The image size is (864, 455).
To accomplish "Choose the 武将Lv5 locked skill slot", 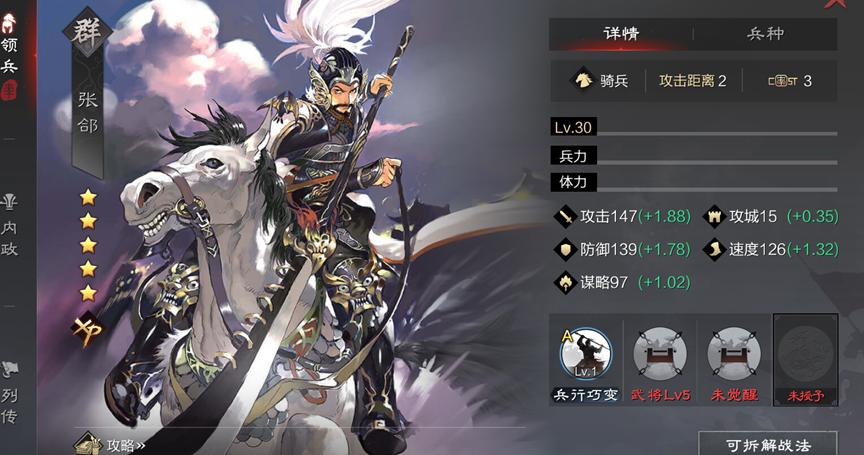I will click(660, 358).
